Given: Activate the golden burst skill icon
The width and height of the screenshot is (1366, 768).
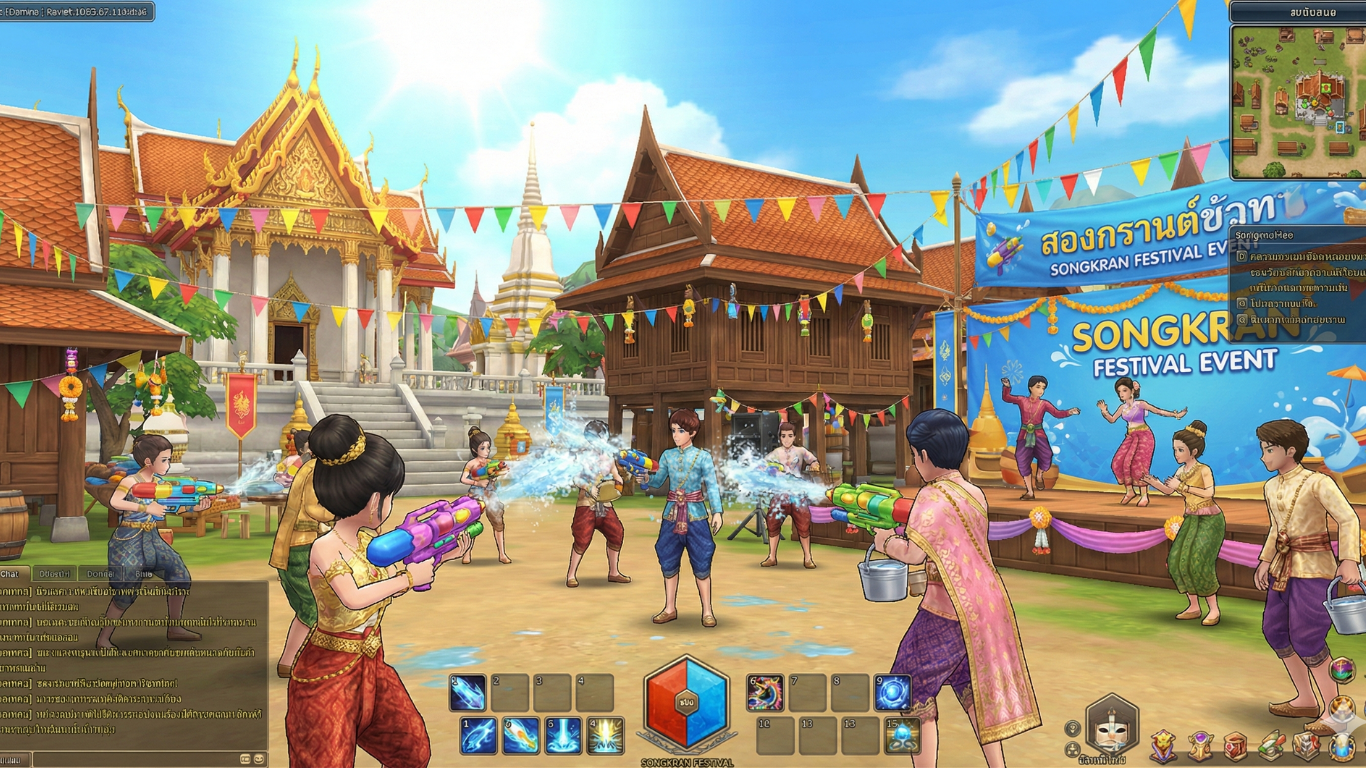Looking at the screenshot, I should pos(605,736).
